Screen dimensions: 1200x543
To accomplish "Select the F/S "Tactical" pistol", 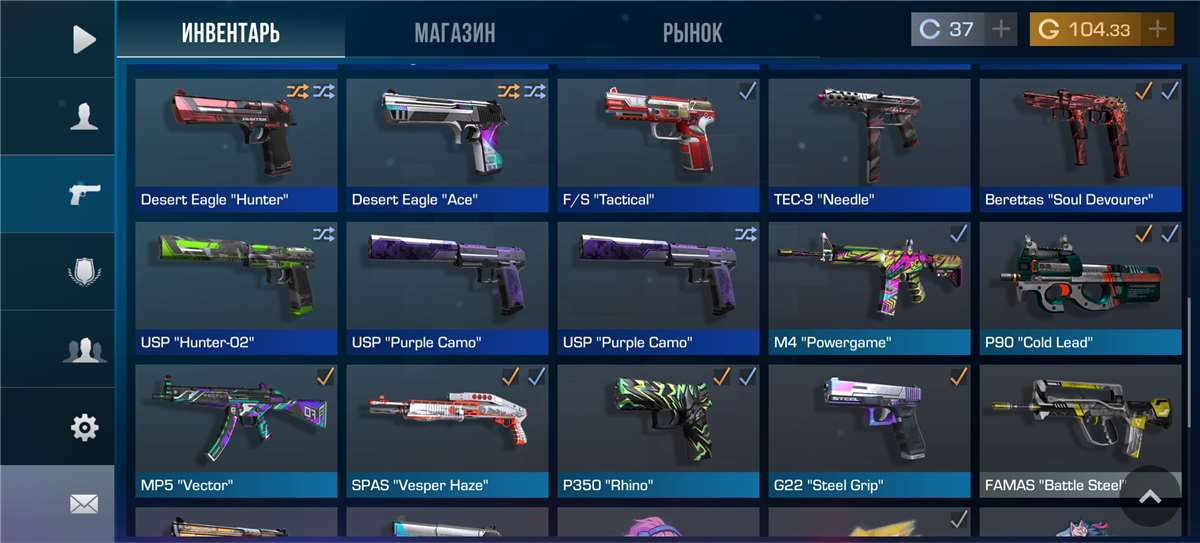I will (x=658, y=140).
